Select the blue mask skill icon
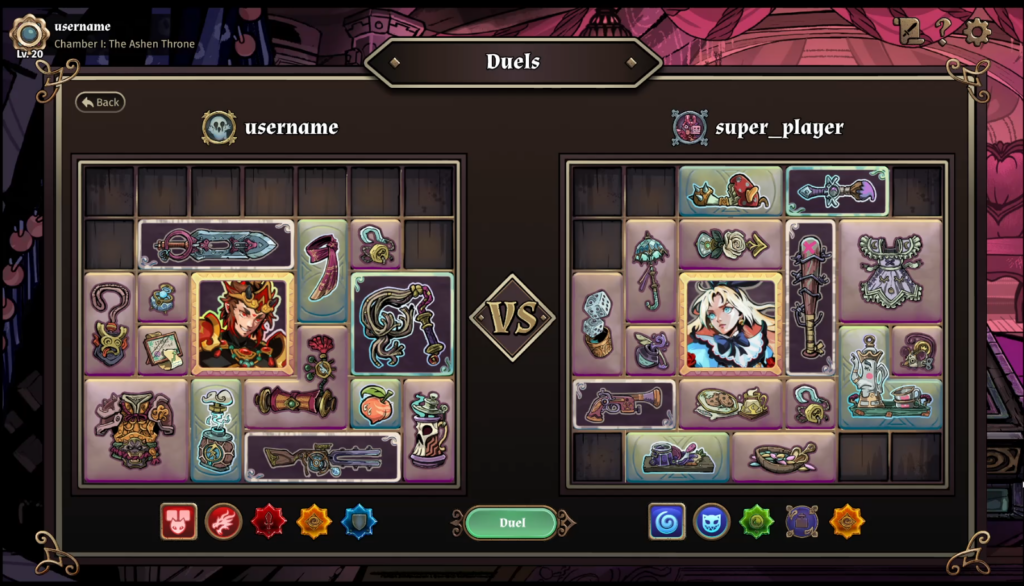The width and height of the screenshot is (1024, 586). coord(711,521)
